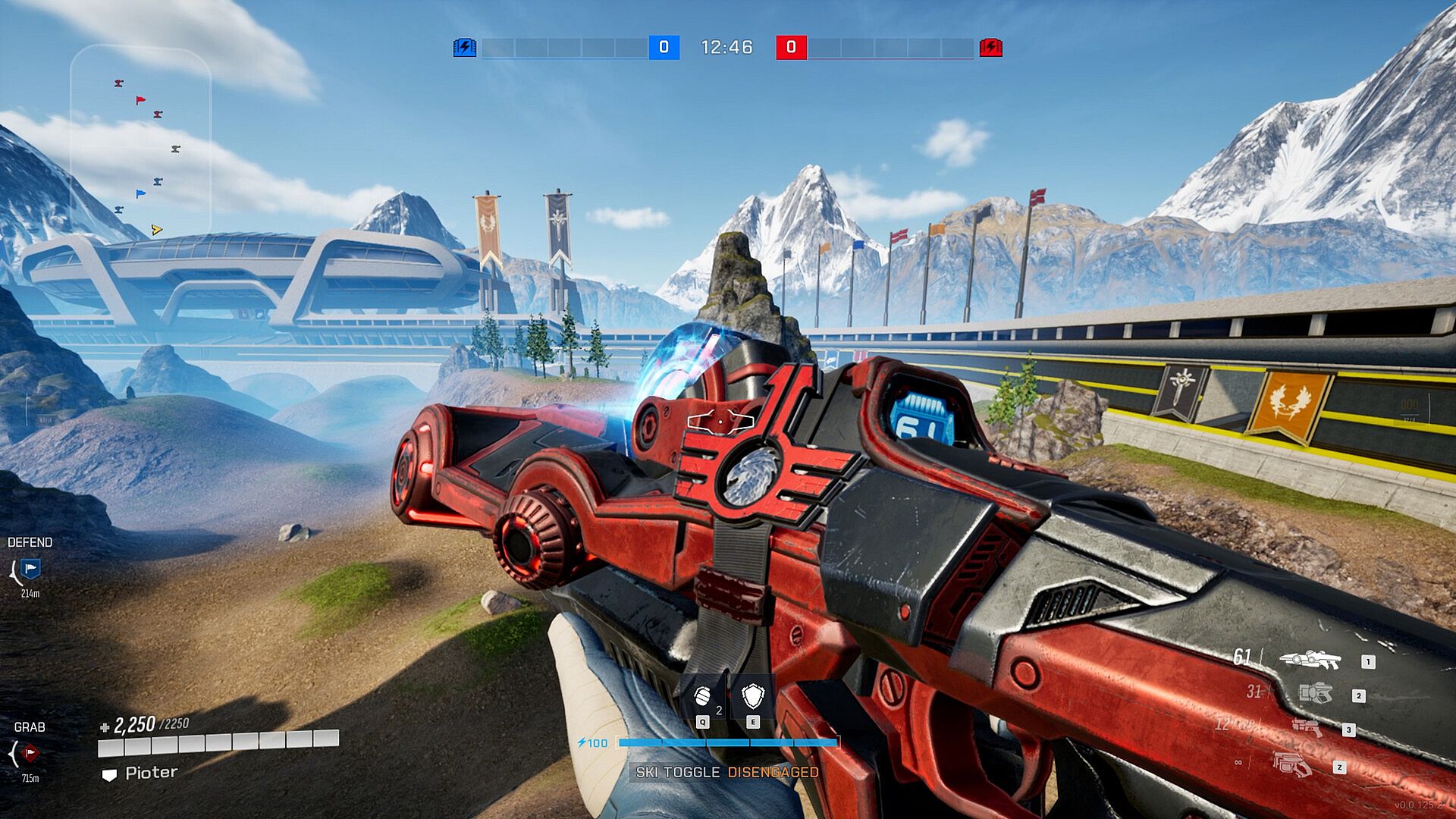Click the GRAB red flag objective marker
1456x819 pixels.
pyautogui.click(x=30, y=753)
